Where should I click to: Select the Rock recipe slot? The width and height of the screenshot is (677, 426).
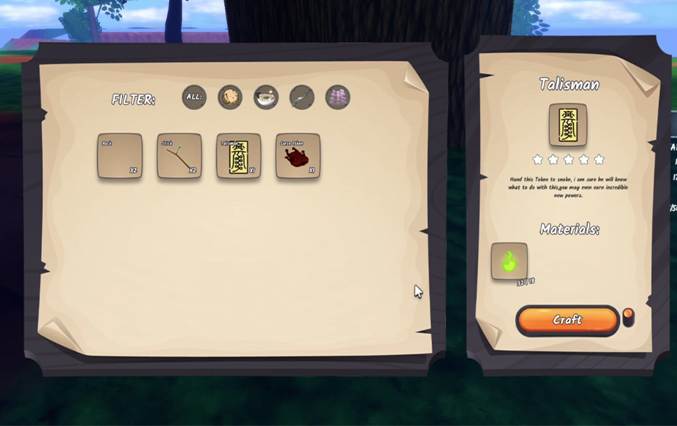pyautogui.click(x=120, y=156)
